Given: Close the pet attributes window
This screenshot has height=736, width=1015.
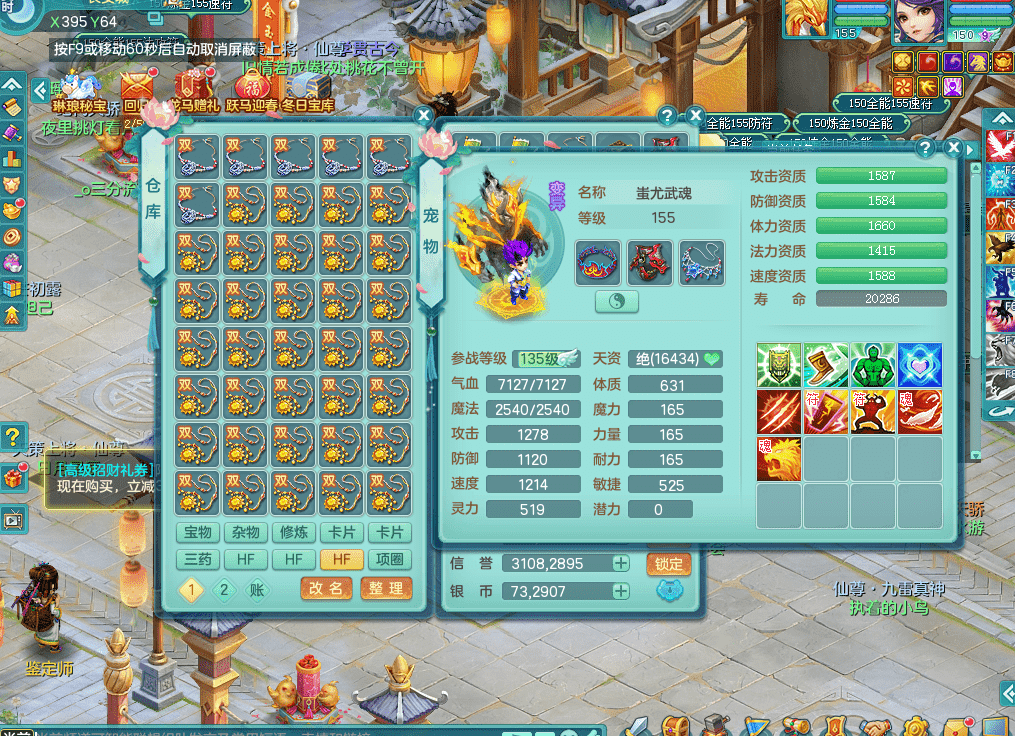Looking at the screenshot, I should [x=953, y=149].
